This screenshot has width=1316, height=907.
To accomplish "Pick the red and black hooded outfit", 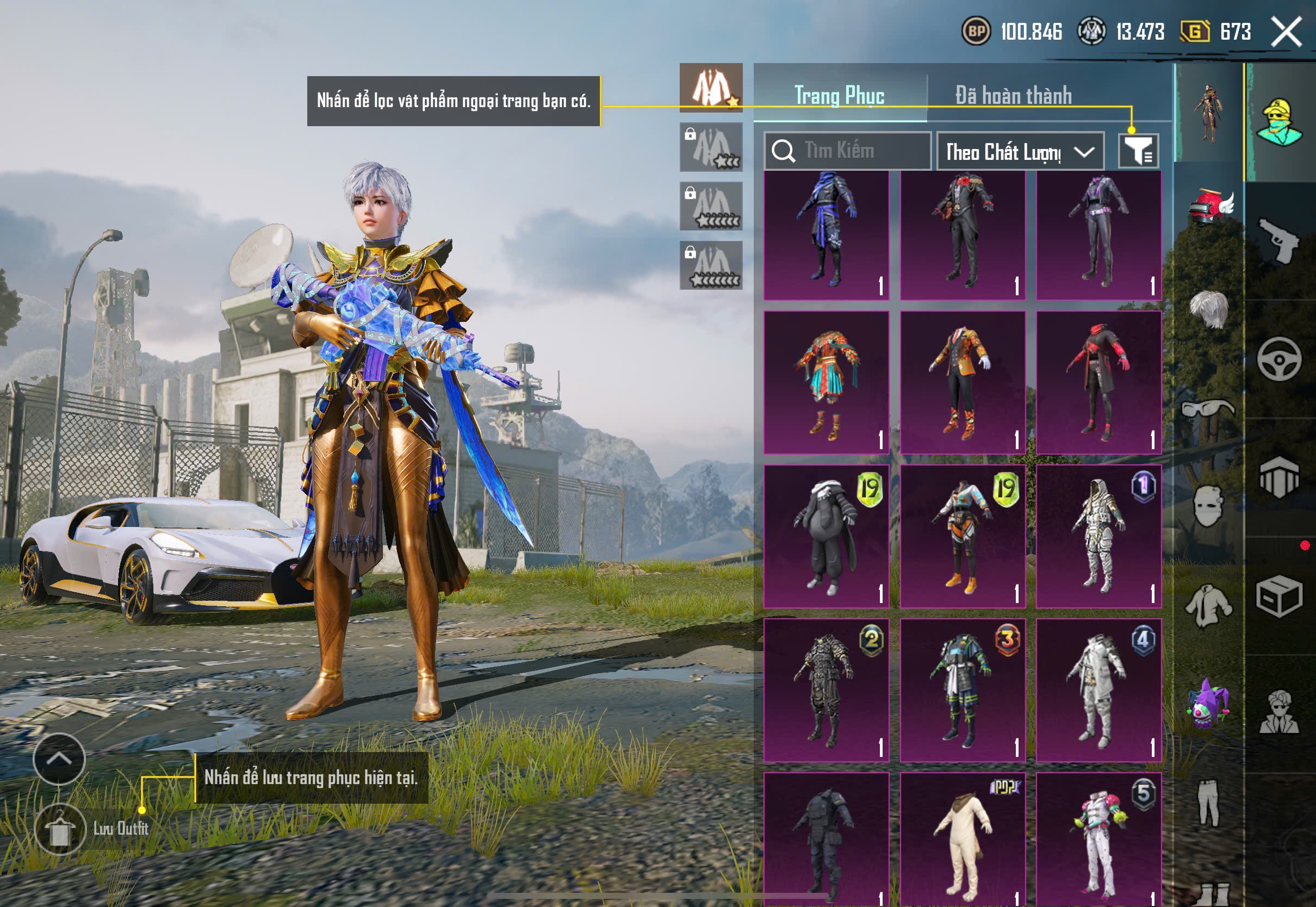I will (1098, 382).
